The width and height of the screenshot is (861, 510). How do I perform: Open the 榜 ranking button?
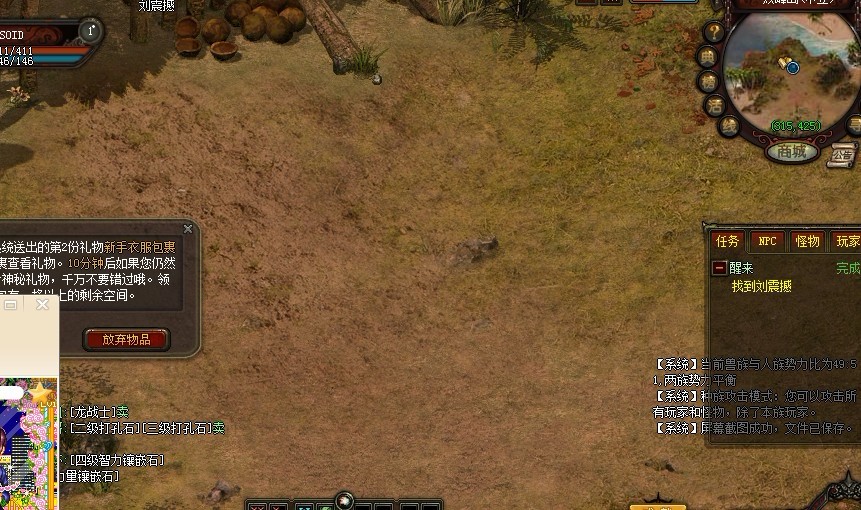tap(709, 81)
